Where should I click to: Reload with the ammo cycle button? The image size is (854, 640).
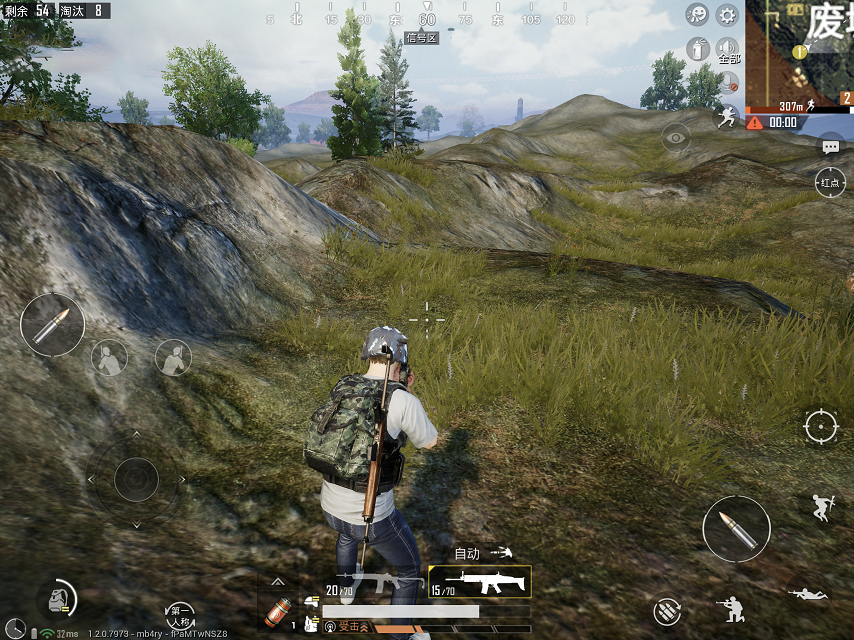point(667,610)
